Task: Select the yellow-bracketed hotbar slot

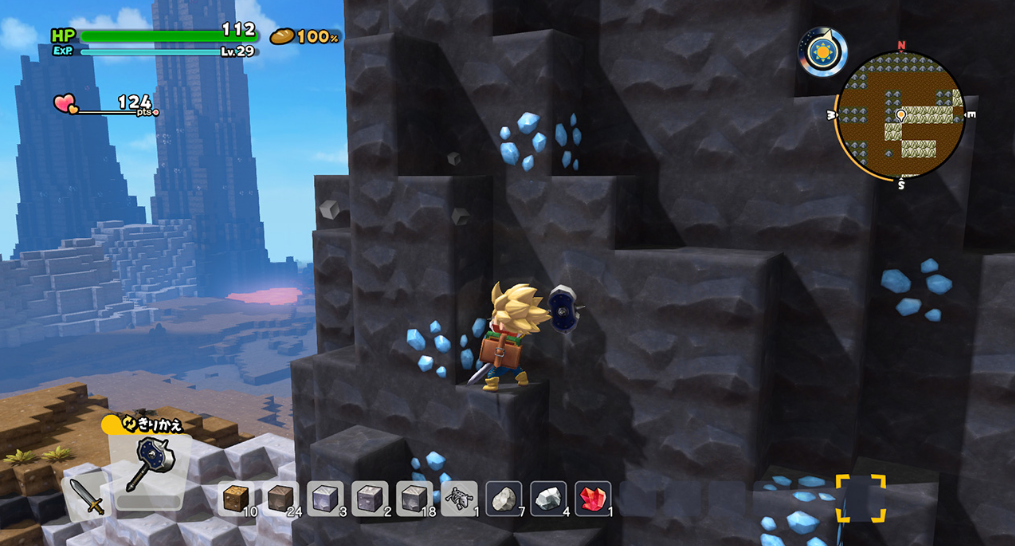Action: click(860, 498)
